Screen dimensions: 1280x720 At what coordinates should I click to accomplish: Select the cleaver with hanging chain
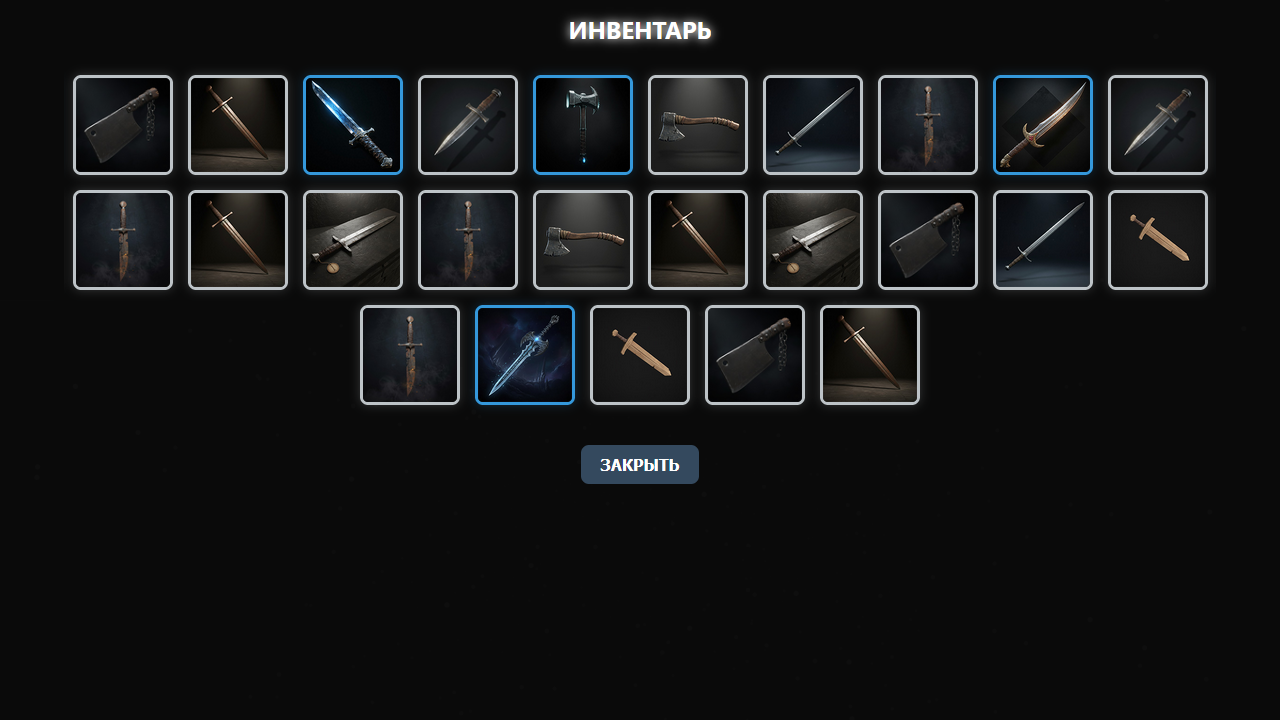pos(927,239)
